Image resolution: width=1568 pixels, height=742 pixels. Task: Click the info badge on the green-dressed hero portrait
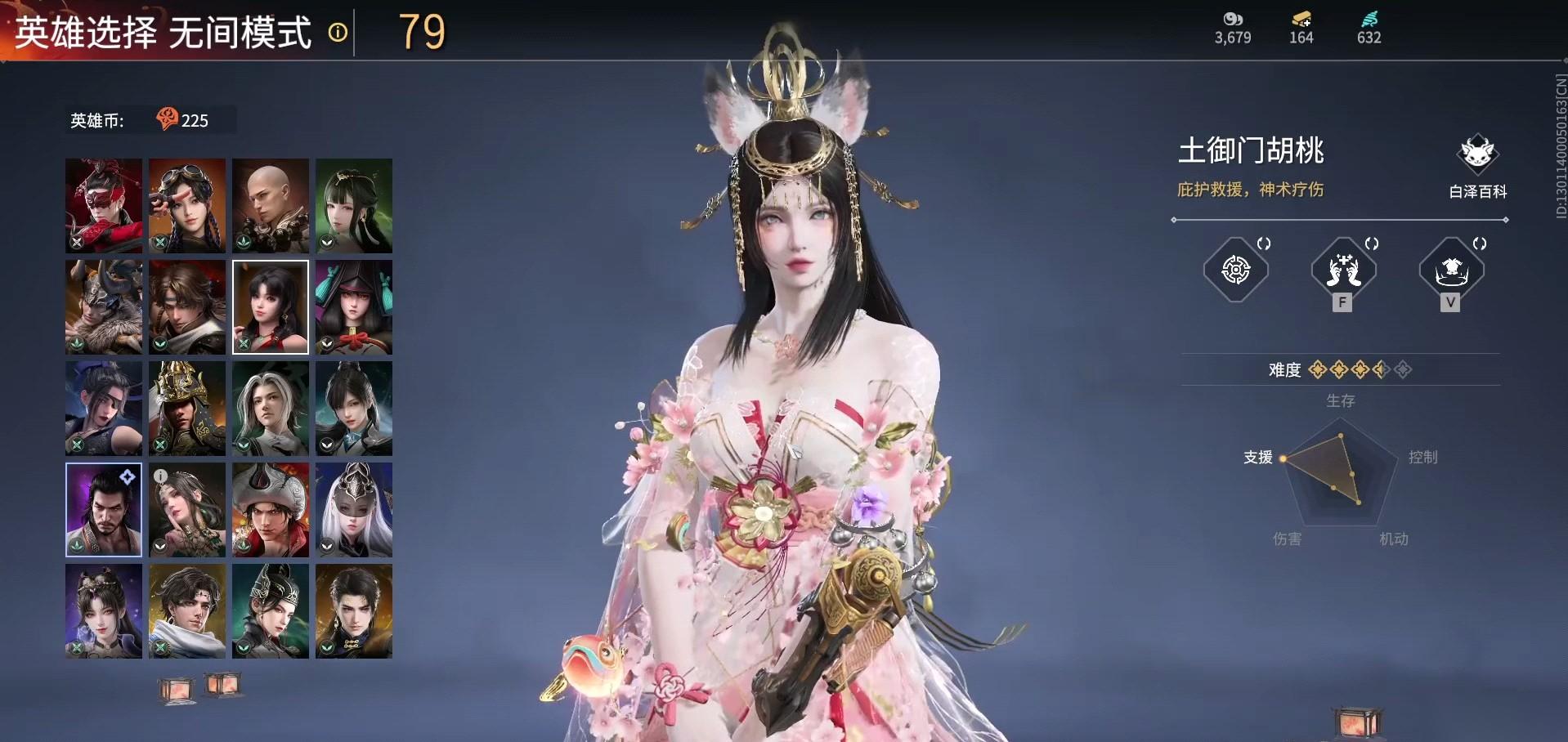pos(160,476)
